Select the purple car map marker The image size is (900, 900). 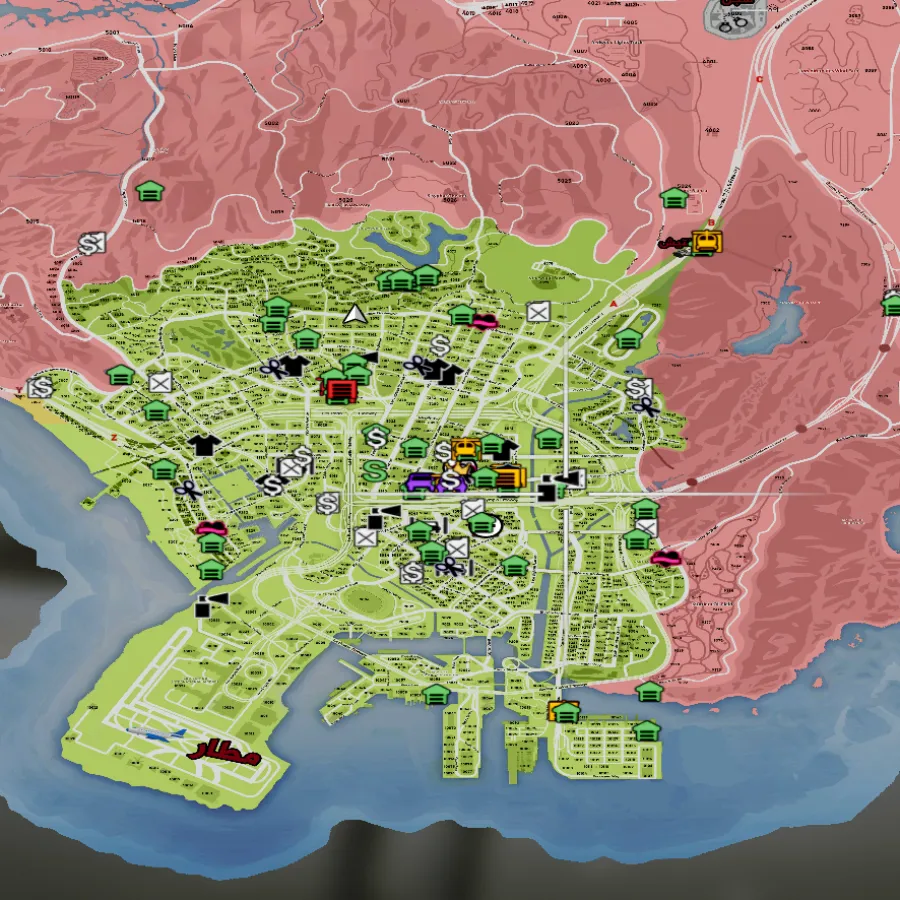[x=421, y=482]
